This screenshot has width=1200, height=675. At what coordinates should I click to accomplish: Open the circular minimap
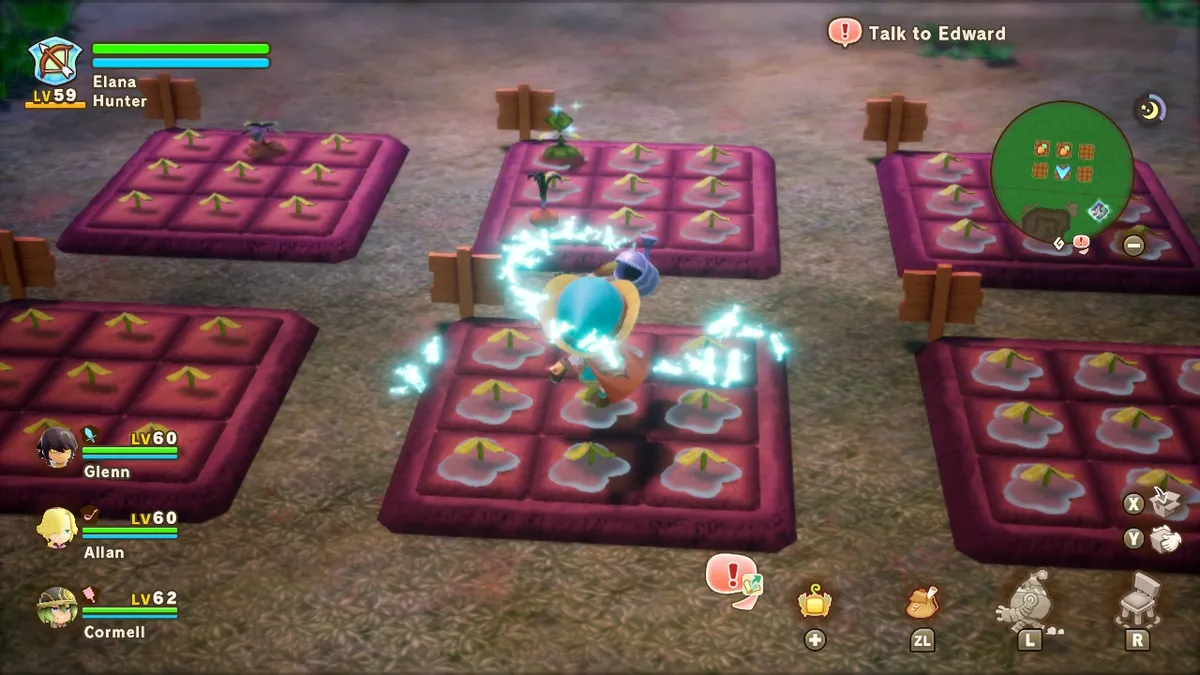coord(1062,173)
